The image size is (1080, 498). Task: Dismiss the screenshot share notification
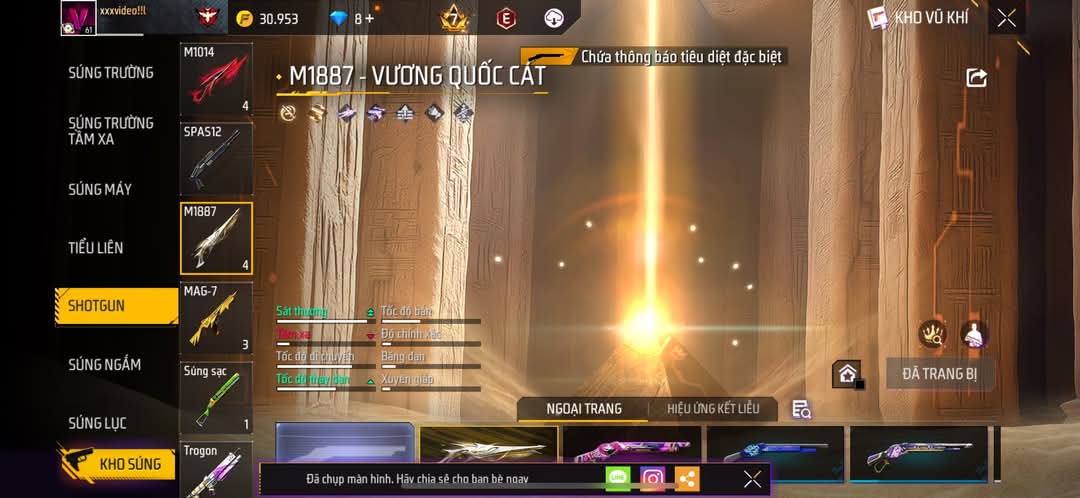[x=752, y=479]
